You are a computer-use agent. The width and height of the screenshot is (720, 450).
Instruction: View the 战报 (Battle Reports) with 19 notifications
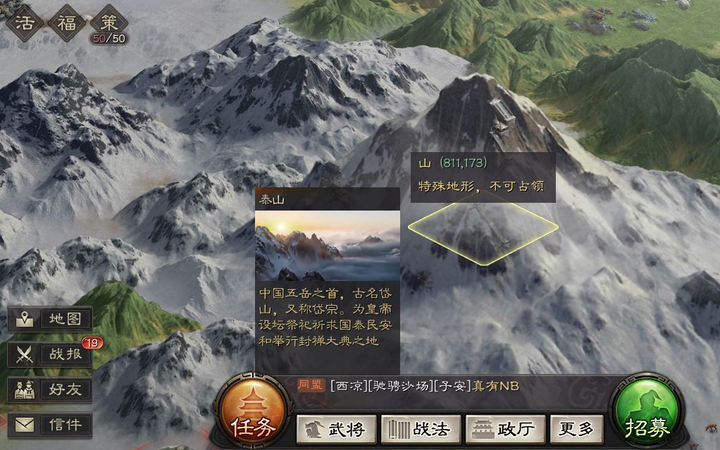coord(51,354)
